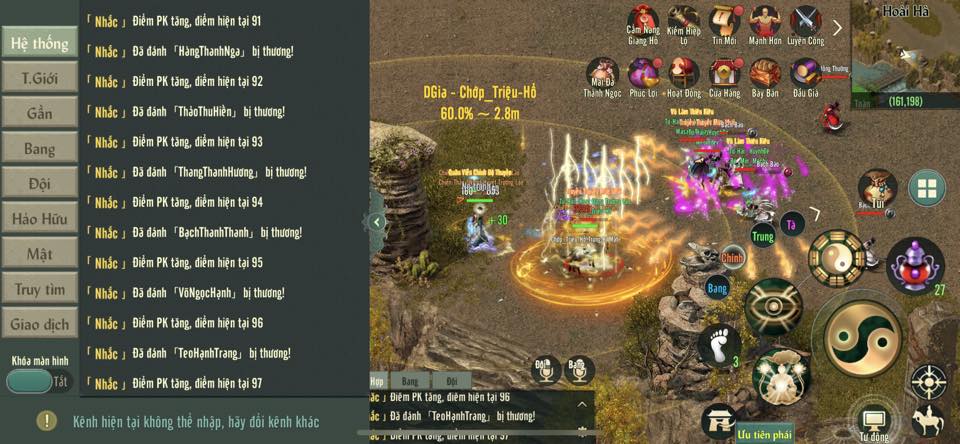Open the Cửa Hàng shop
Viewport: 960px width, 444px height.
tap(724, 74)
